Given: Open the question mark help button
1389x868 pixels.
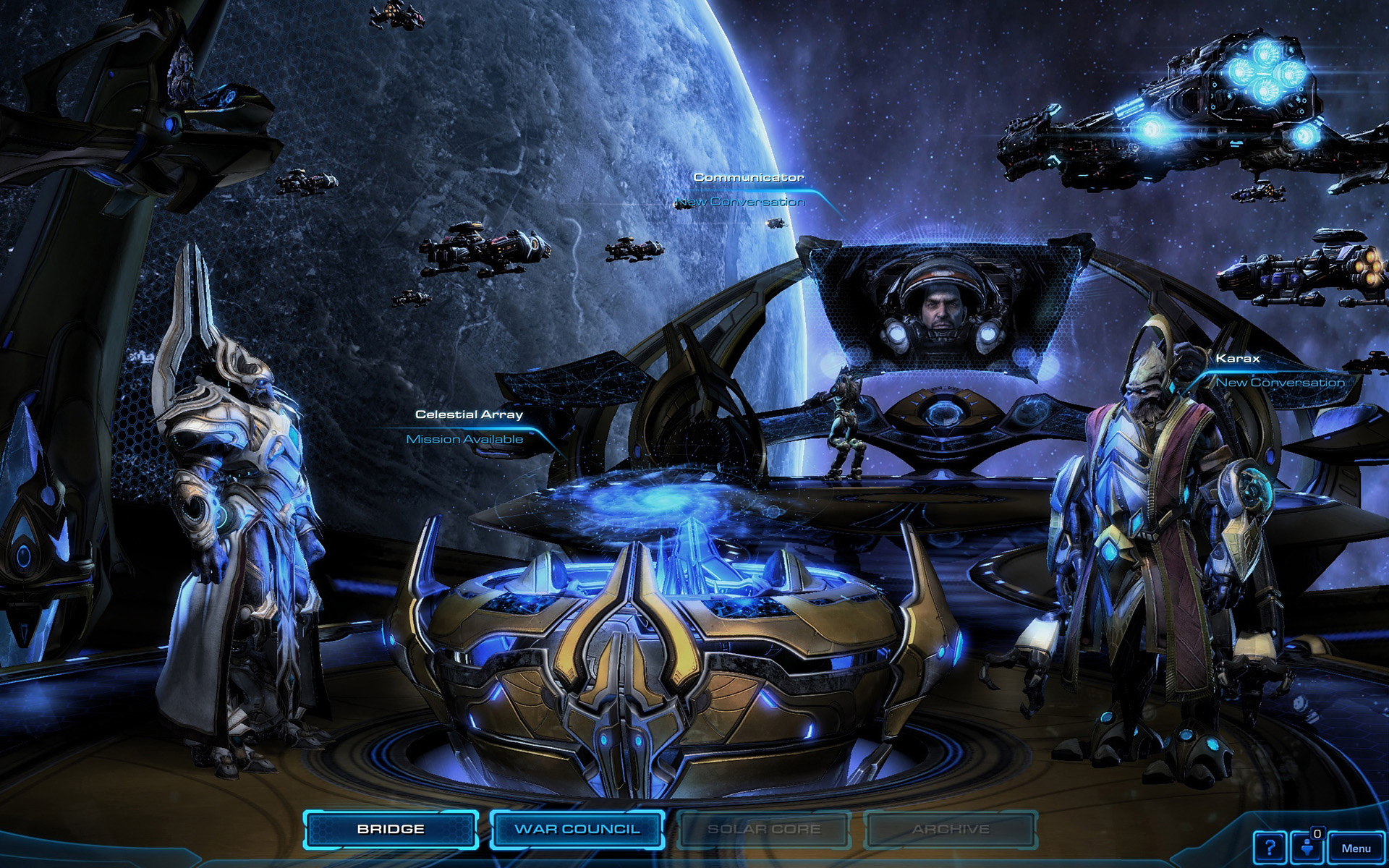Looking at the screenshot, I should point(1270,847).
